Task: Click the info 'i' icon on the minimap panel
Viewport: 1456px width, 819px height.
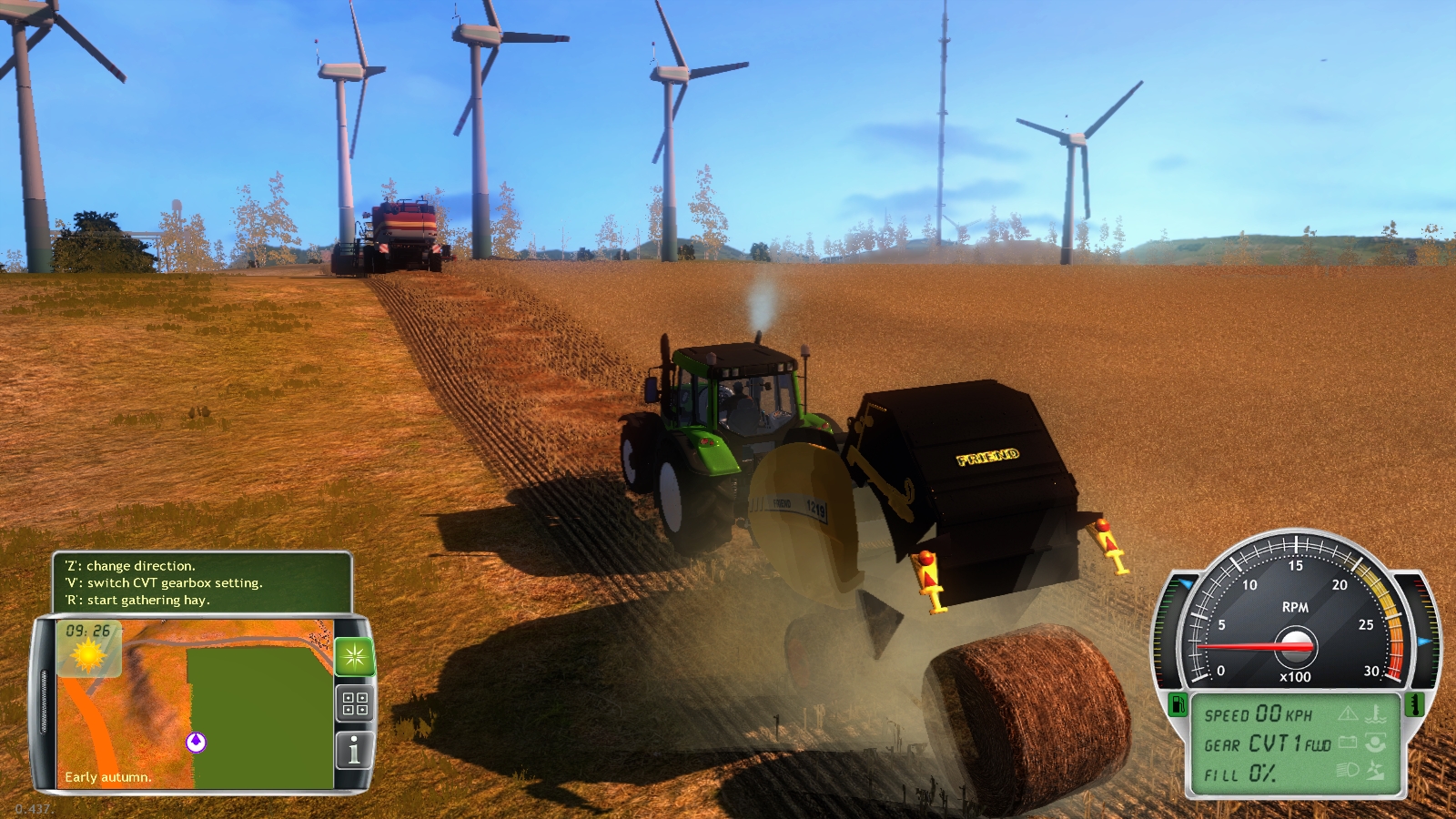Action: [354, 749]
